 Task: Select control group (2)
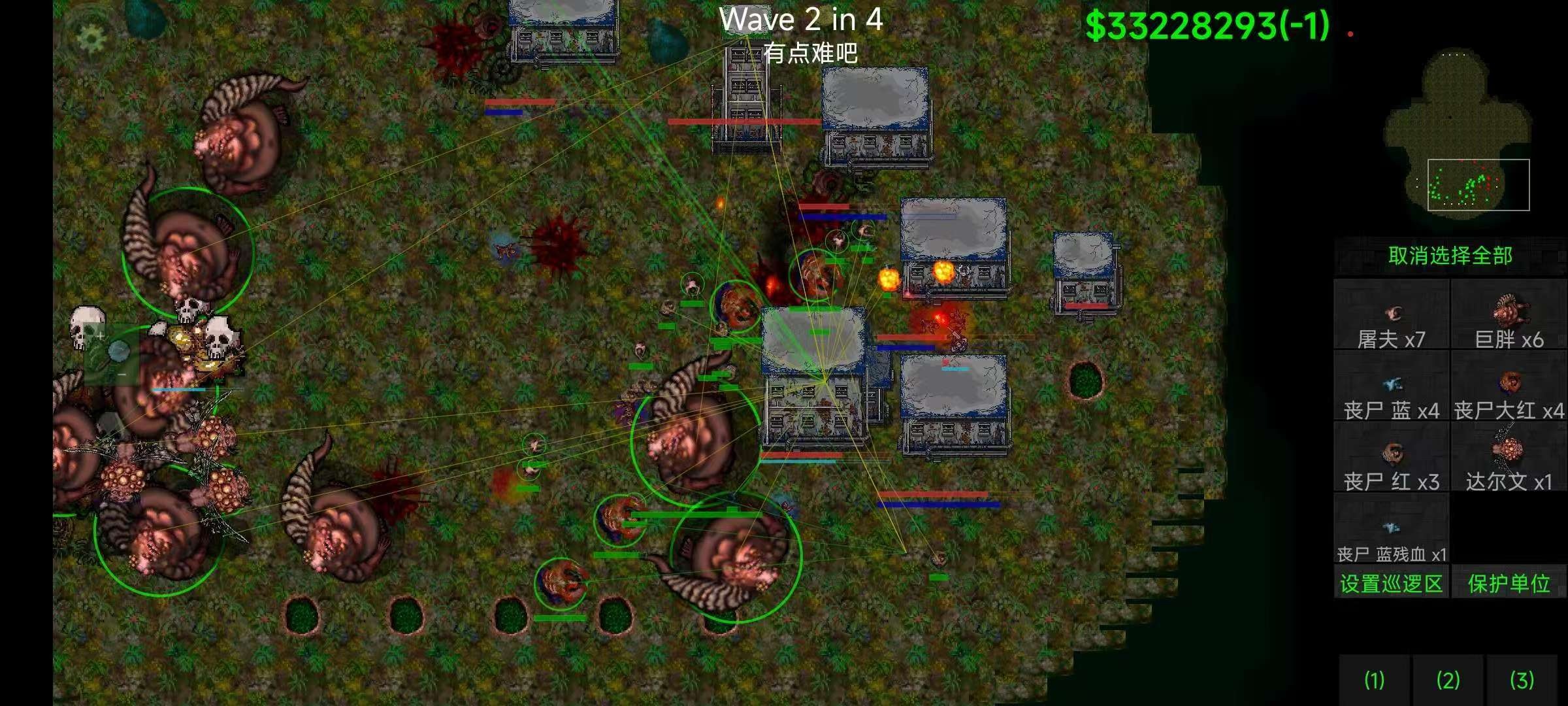tap(1448, 680)
